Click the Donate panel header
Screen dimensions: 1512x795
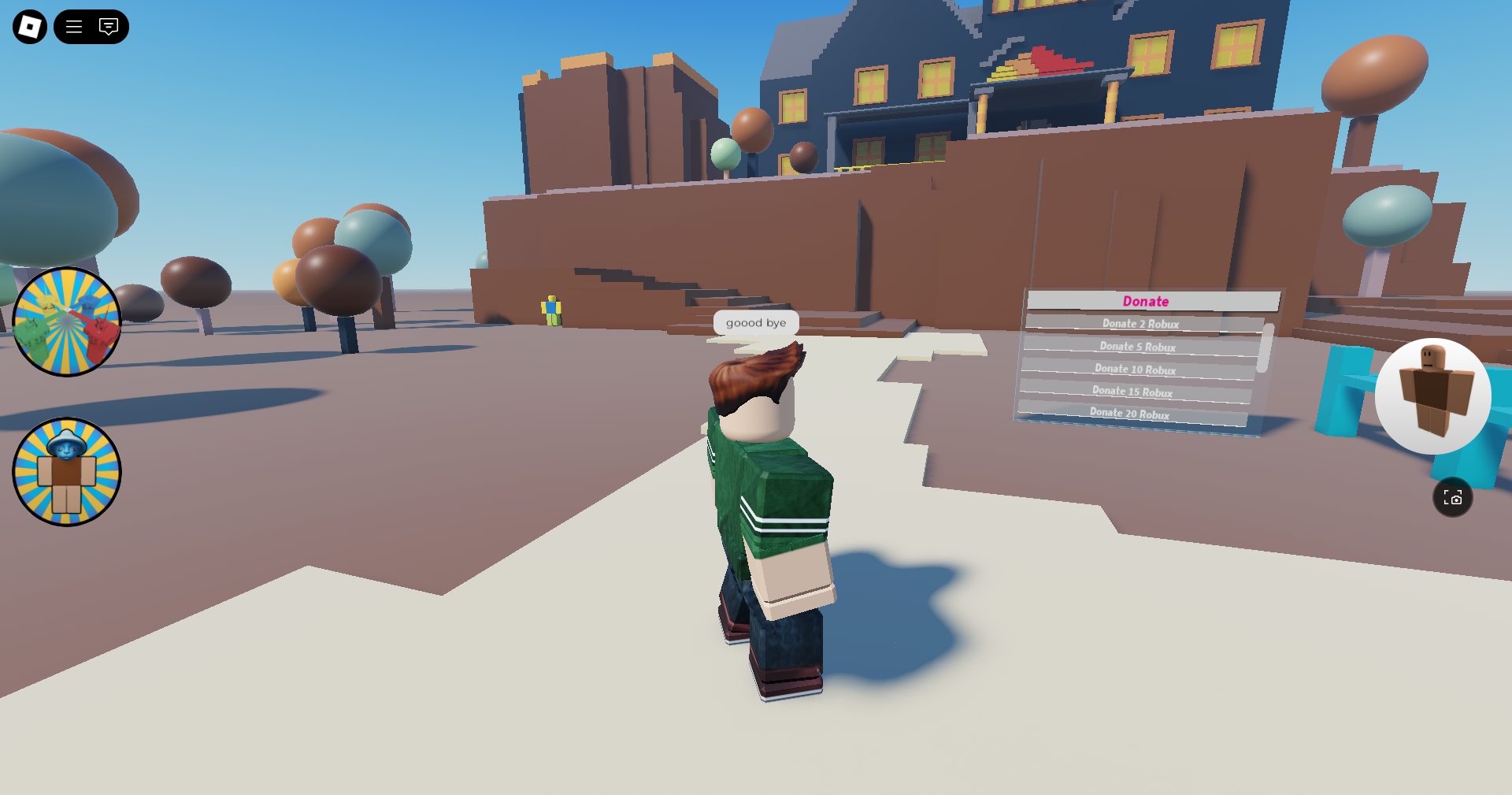[1144, 301]
